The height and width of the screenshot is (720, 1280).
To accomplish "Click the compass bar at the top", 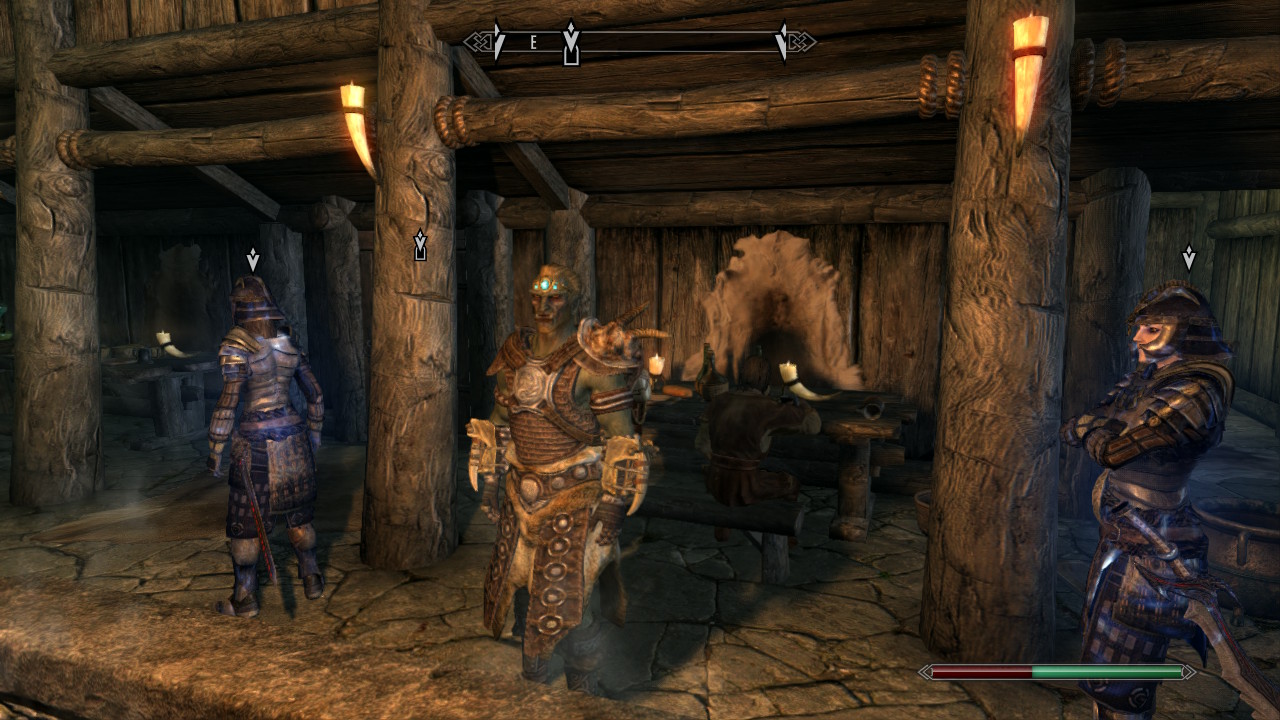I will click(640, 42).
